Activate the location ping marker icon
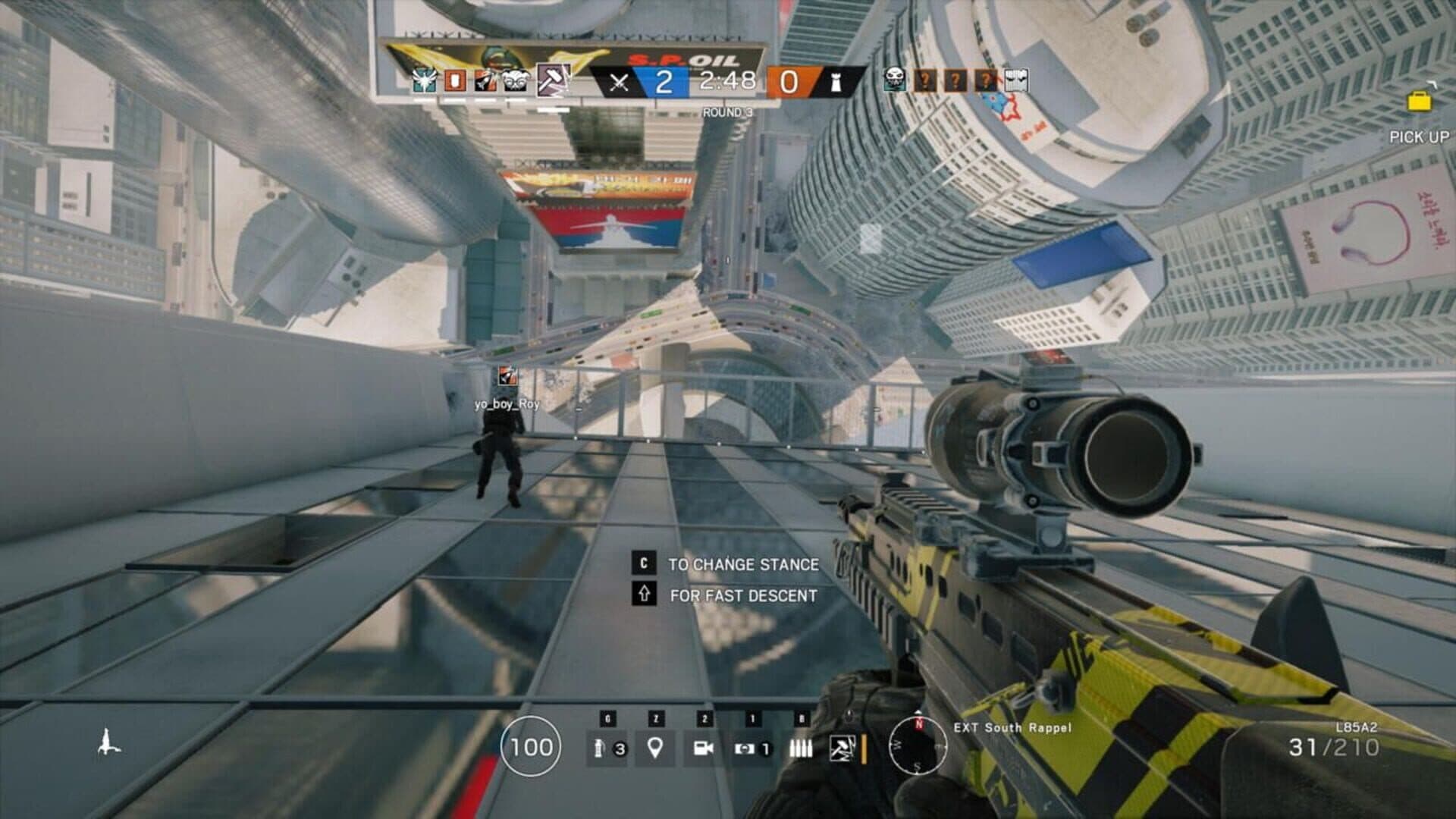Screen dimensions: 1456x819 click(655, 748)
